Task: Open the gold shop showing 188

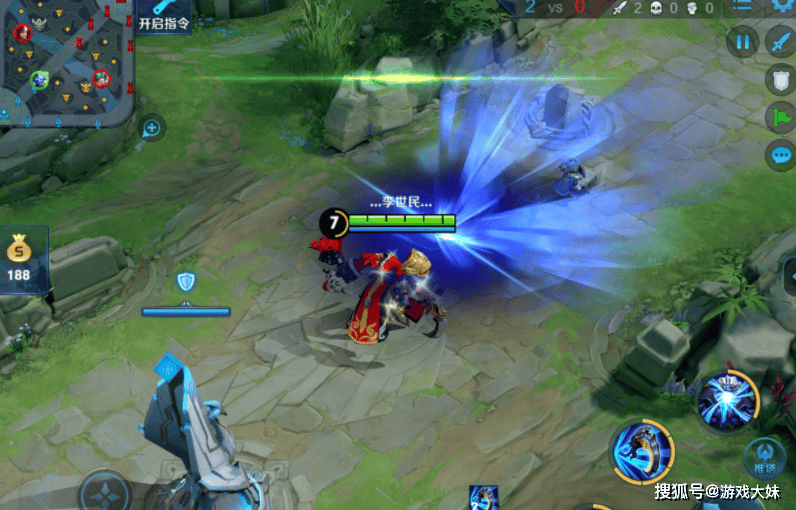Action: click(19, 260)
